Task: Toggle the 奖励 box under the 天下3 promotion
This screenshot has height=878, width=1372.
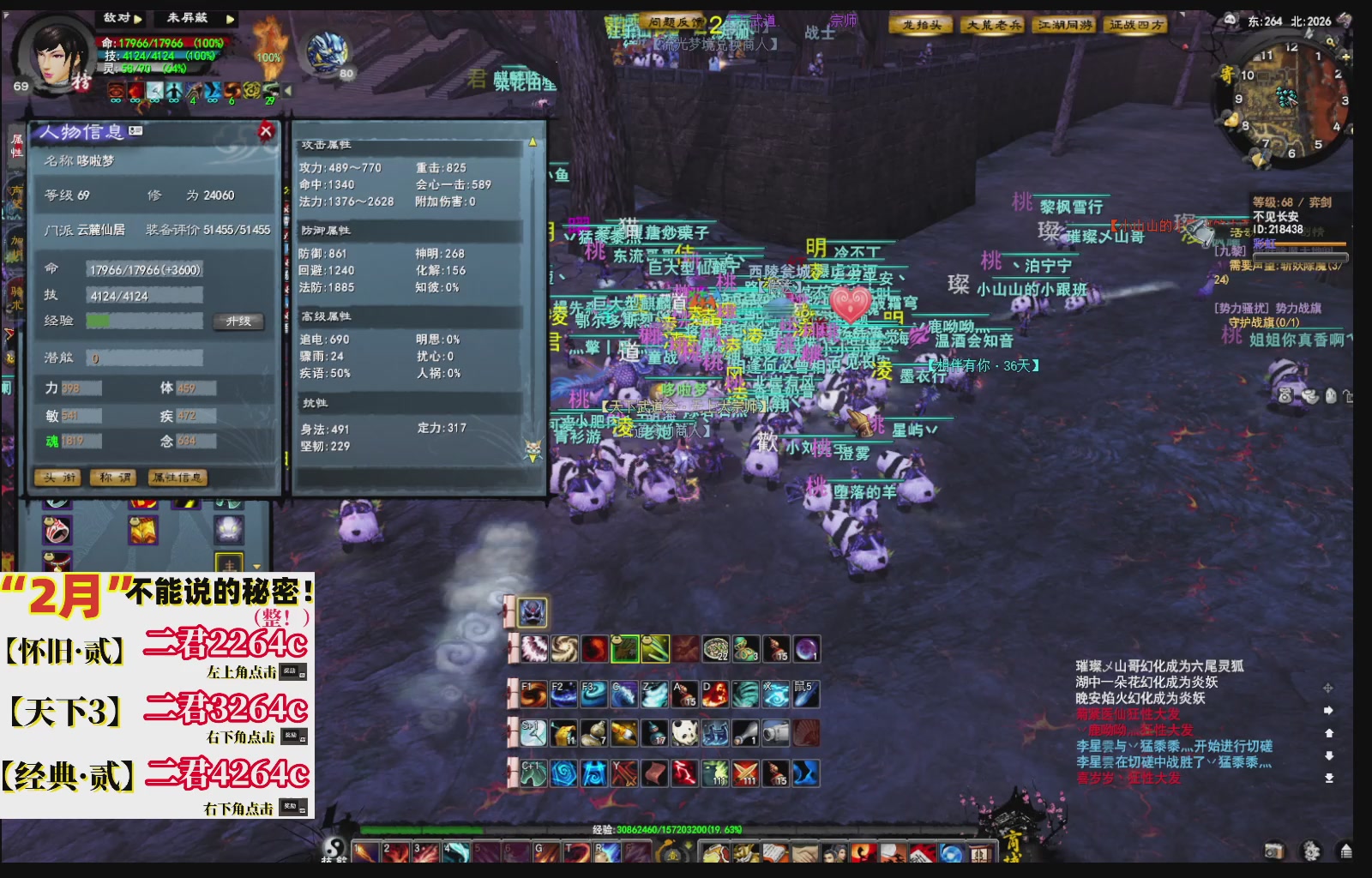Action: pyautogui.click(x=296, y=736)
